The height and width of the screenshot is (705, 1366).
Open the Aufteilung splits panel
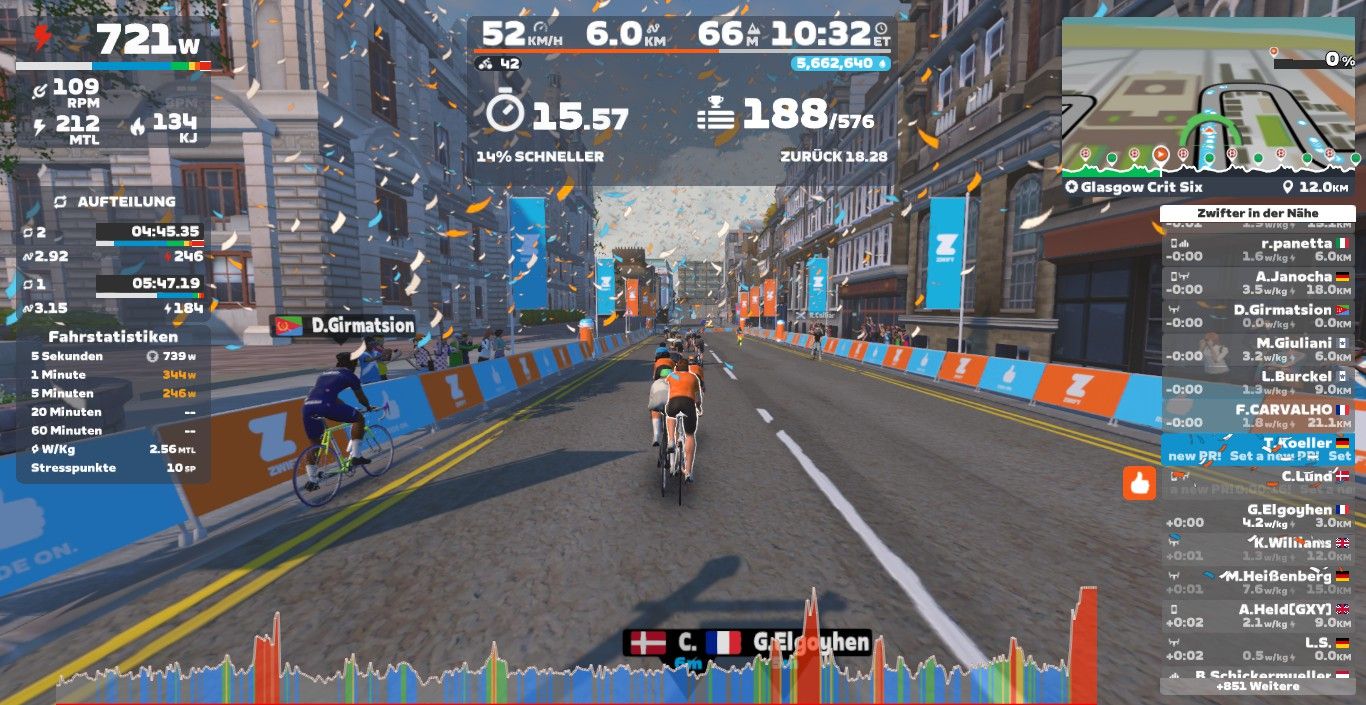click(113, 202)
